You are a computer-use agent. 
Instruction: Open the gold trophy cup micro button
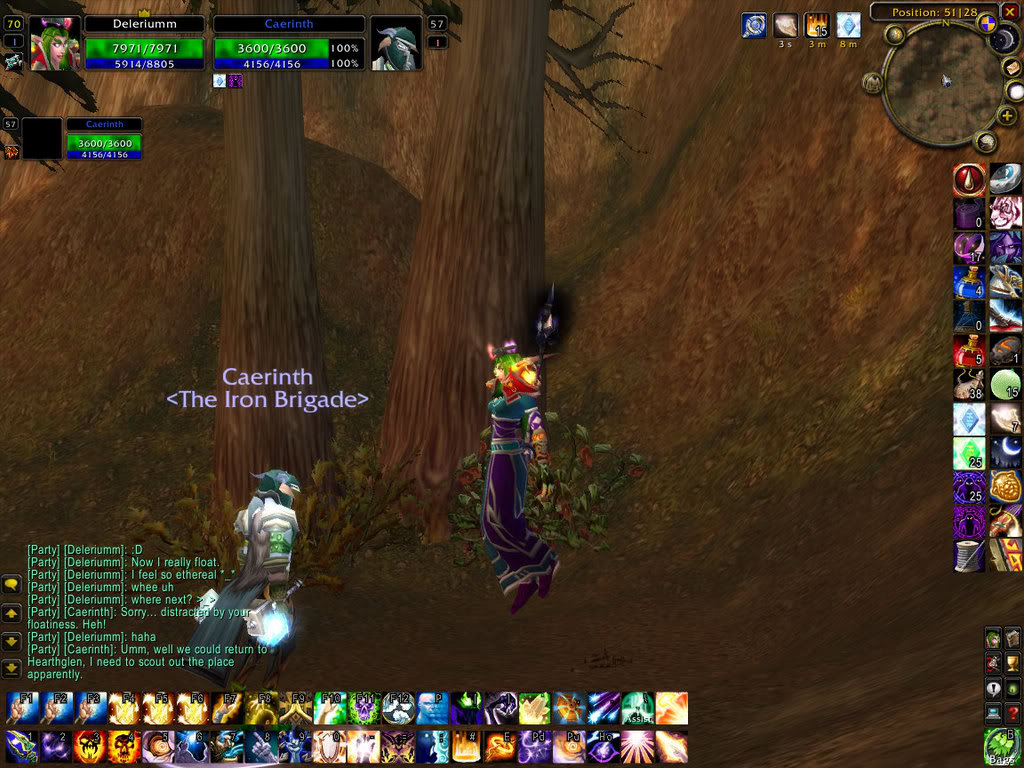1012,662
